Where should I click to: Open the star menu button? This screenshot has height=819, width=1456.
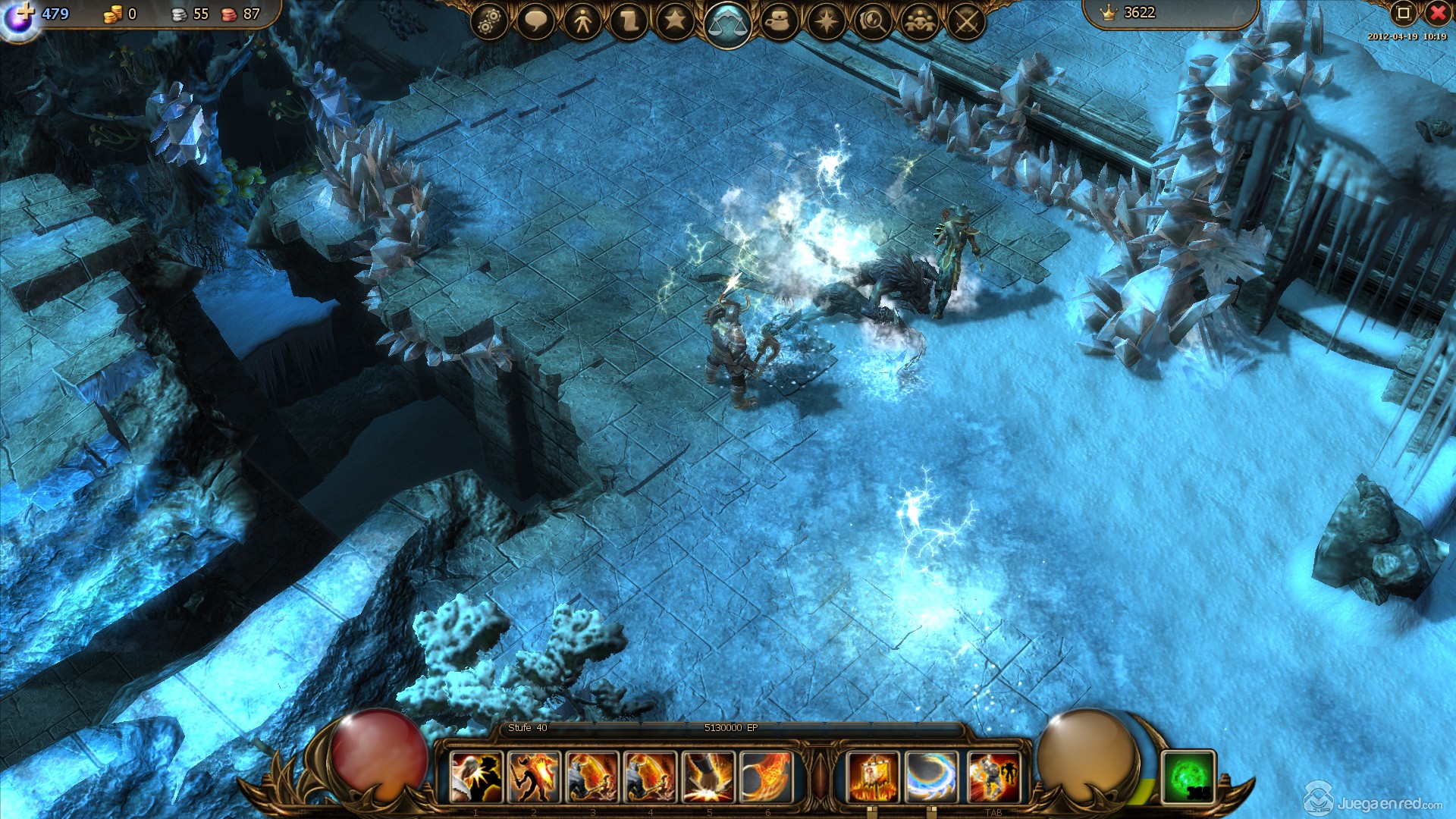(675, 21)
